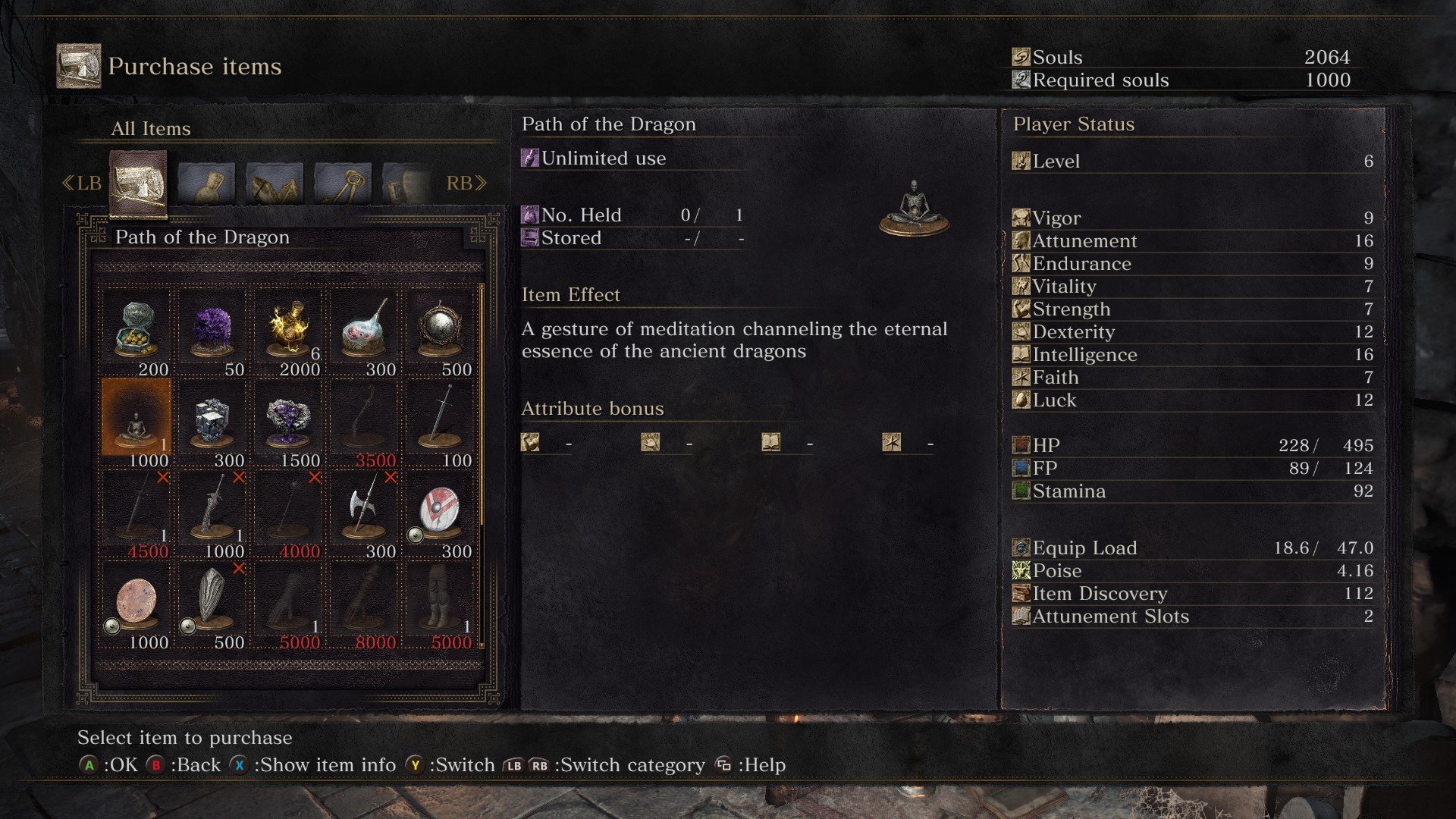Choose the silver crystal chunk priced 300

pyautogui.click(x=212, y=422)
